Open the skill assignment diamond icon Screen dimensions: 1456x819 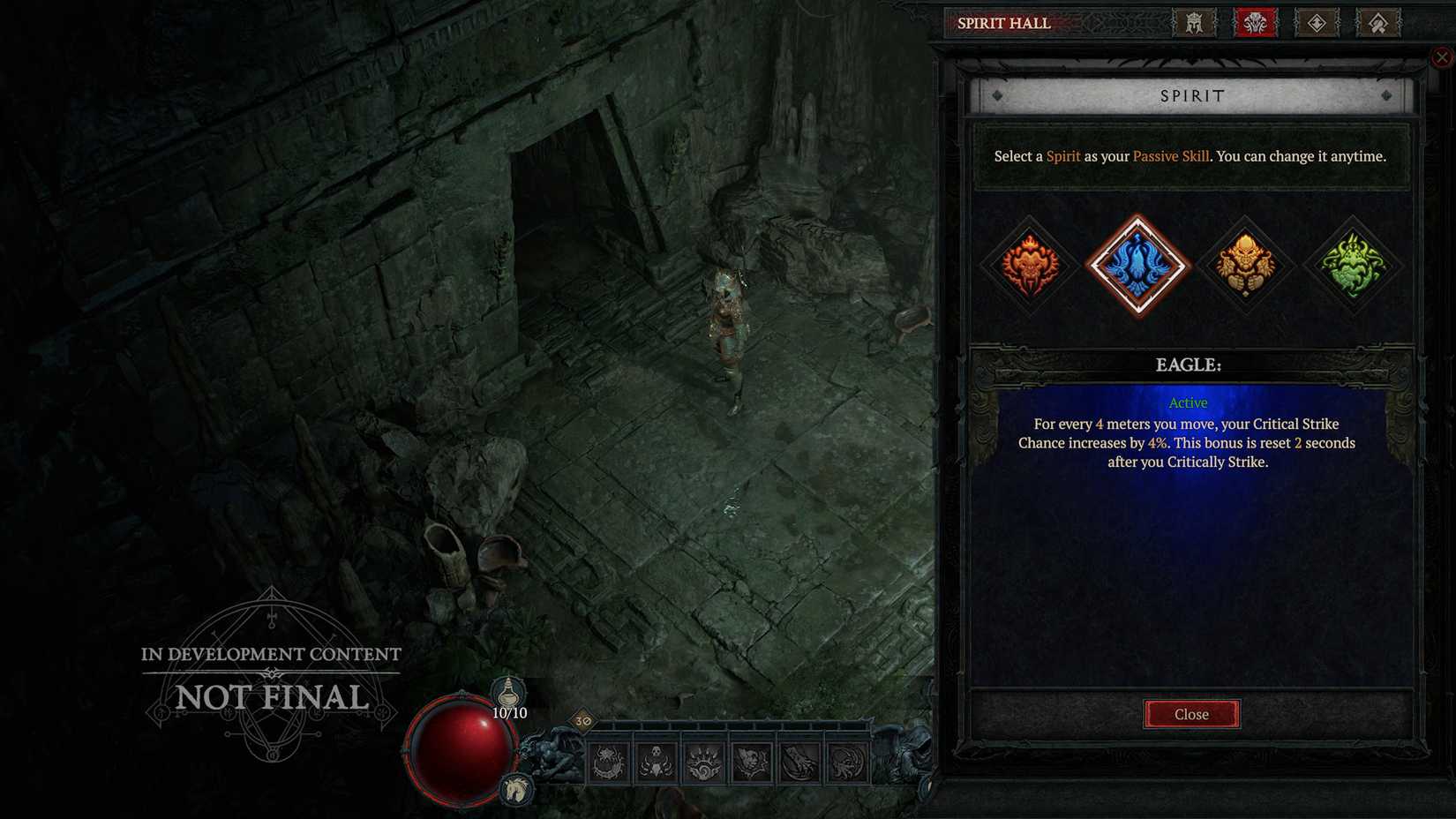click(x=1316, y=24)
